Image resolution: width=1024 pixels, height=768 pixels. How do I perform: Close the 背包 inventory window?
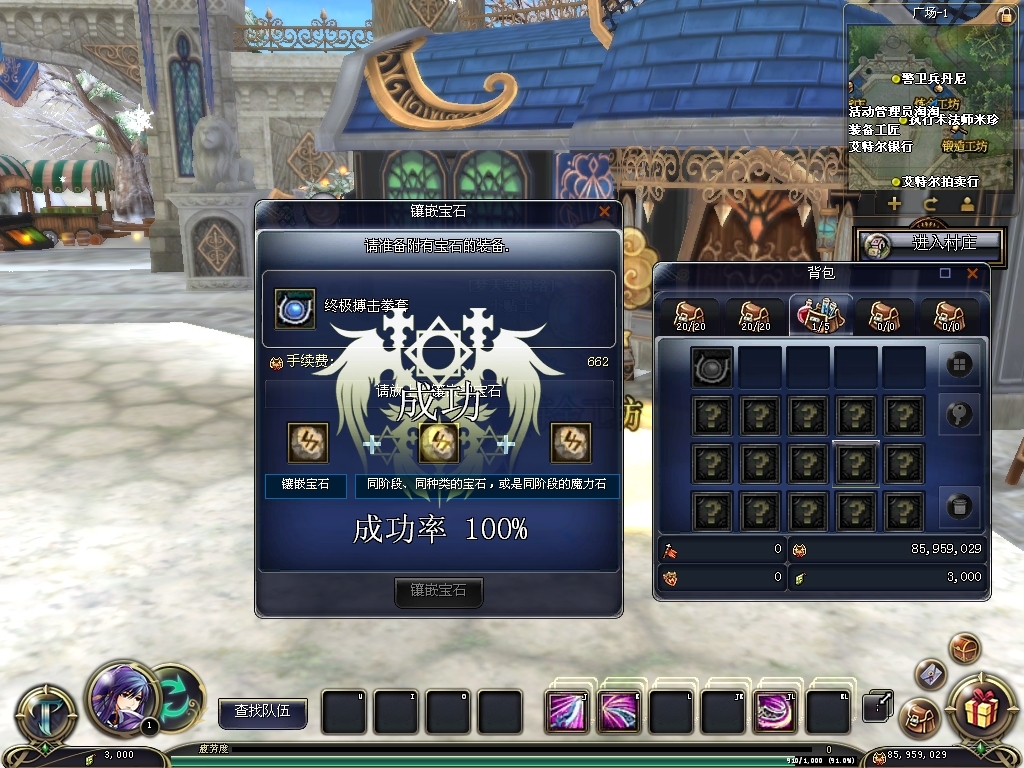(972, 273)
